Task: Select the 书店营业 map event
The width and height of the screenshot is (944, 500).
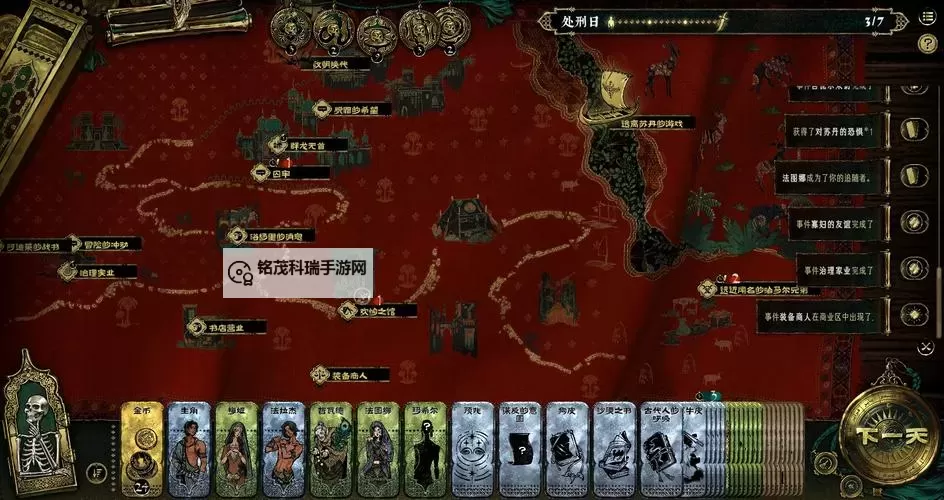Action: pos(225,327)
